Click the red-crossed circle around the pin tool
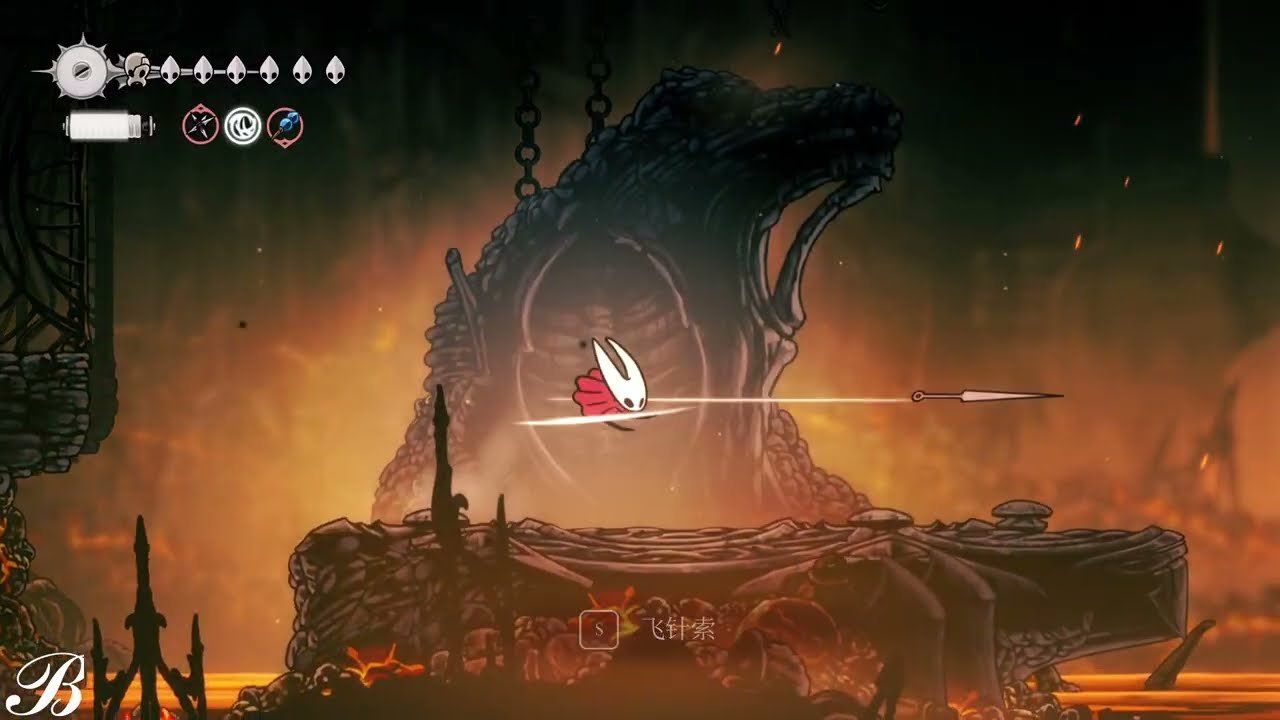 200,124
